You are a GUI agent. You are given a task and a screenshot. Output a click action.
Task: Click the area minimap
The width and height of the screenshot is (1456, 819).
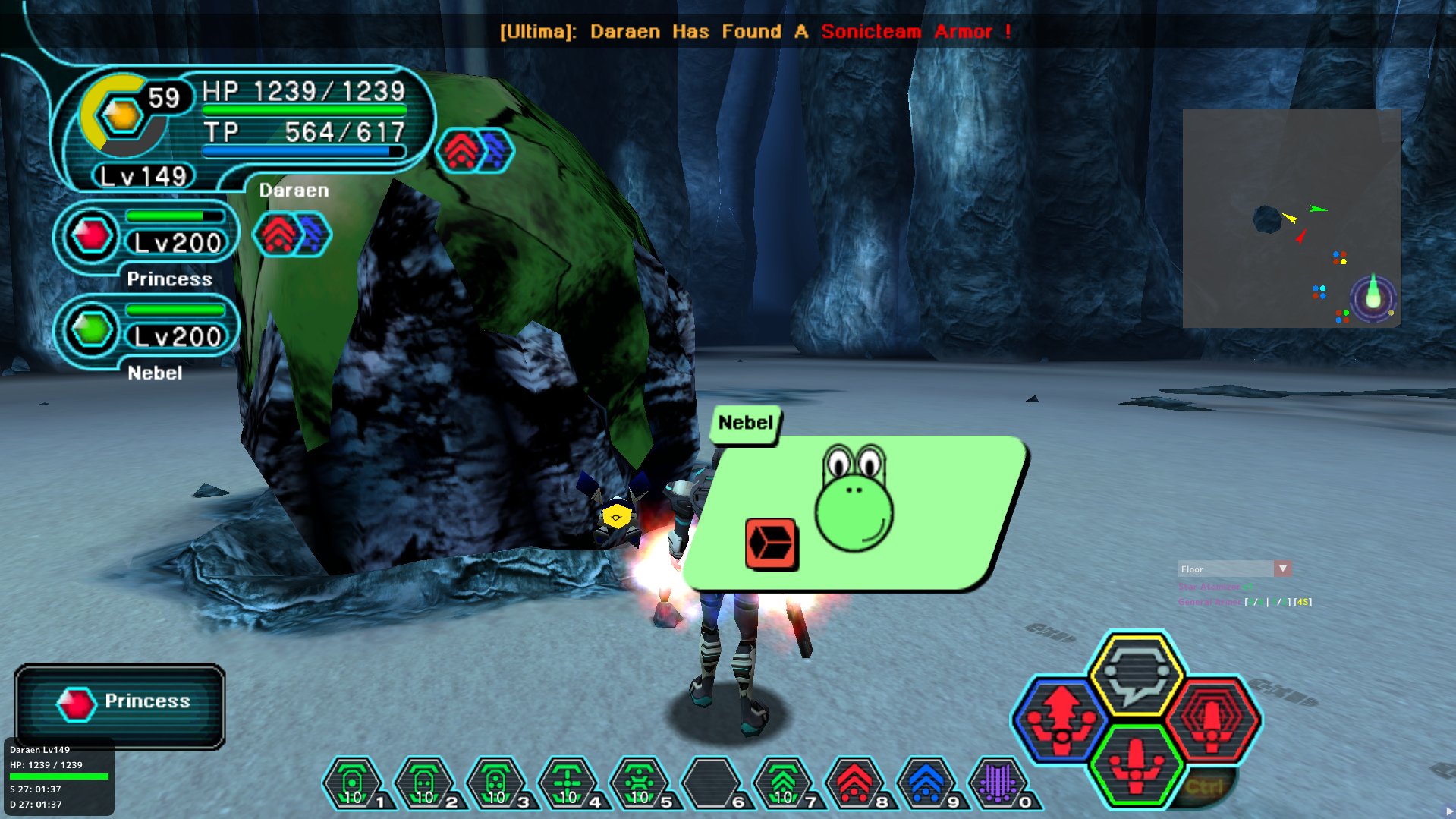(x=1291, y=219)
